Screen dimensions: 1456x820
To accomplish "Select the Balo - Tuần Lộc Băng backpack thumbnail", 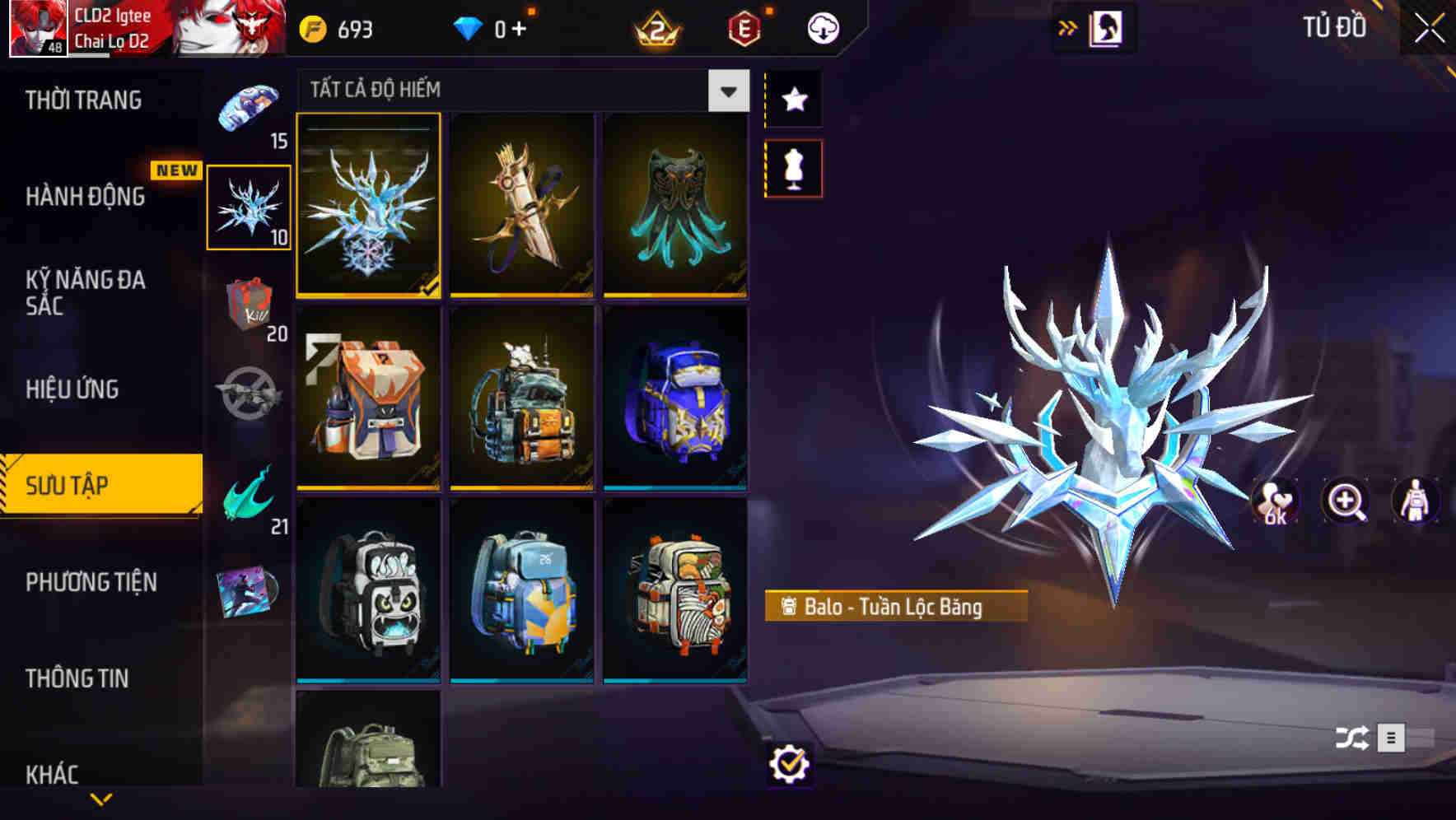I will coord(368,207).
